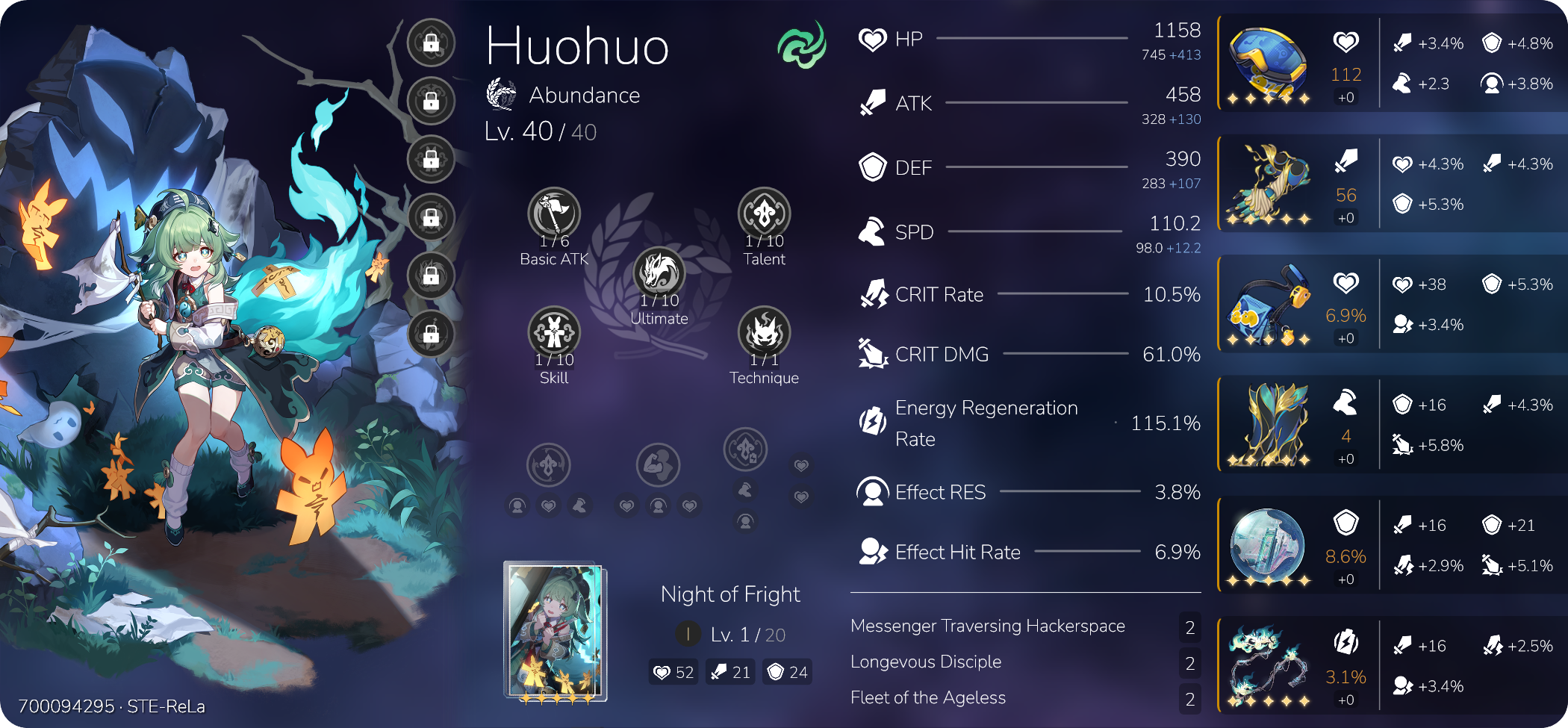Click the locked first eidolon slot
The image size is (1568, 728).
click(x=430, y=43)
